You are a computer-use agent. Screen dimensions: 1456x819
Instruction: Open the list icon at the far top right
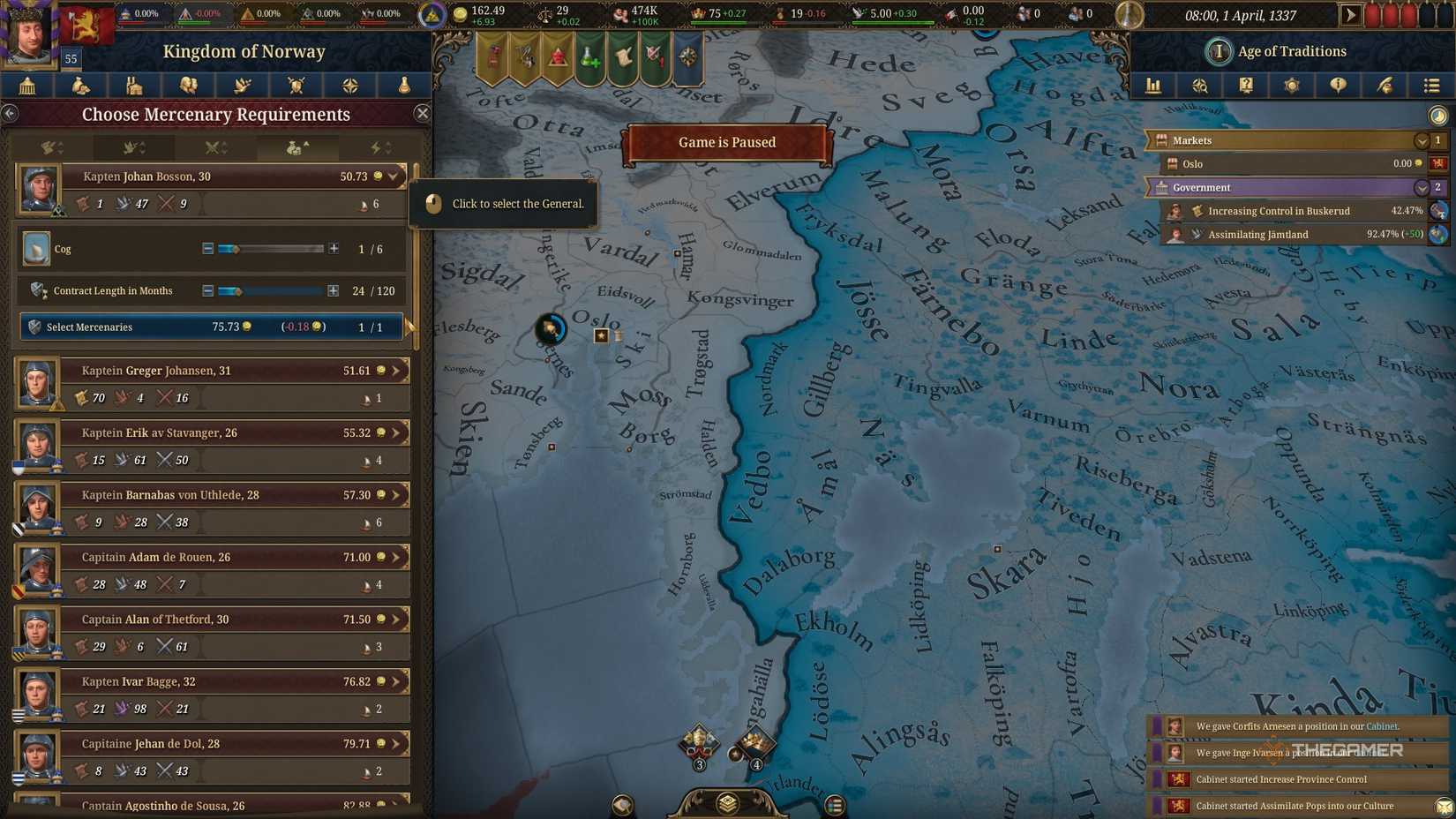[x=1430, y=86]
